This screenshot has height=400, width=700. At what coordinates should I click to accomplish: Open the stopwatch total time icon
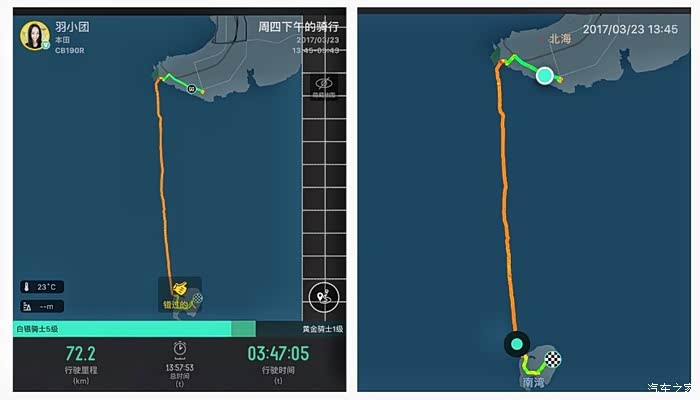coord(180,347)
